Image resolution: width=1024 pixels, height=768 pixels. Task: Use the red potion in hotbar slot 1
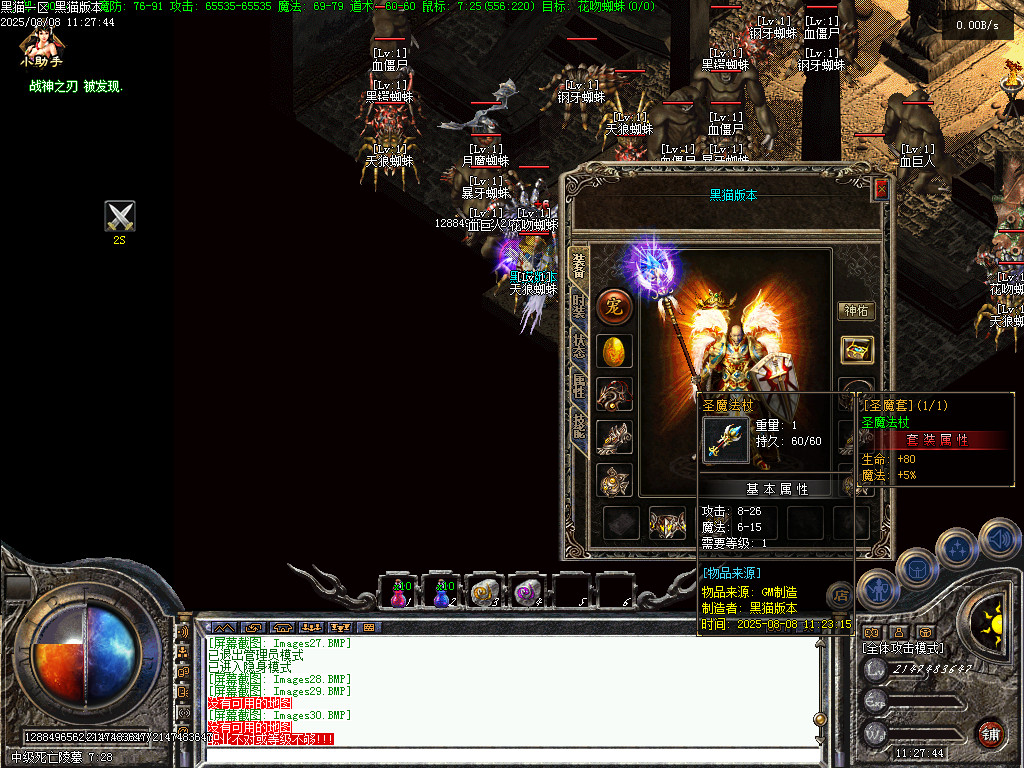[399, 593]
